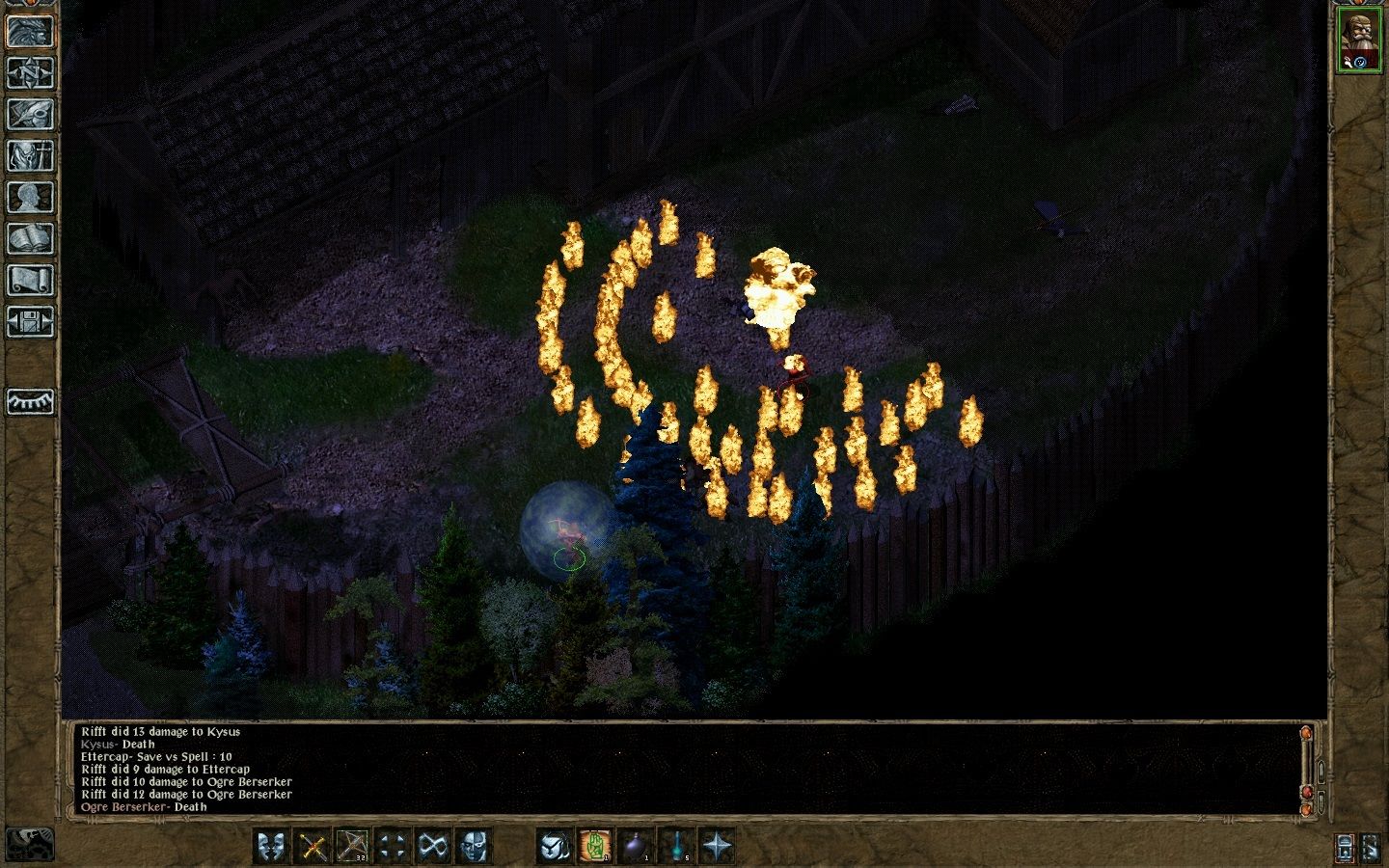Select the crossbow weapon with 32 bolts
Viewport: 1389px width, 868px height.
pos(352,846)
